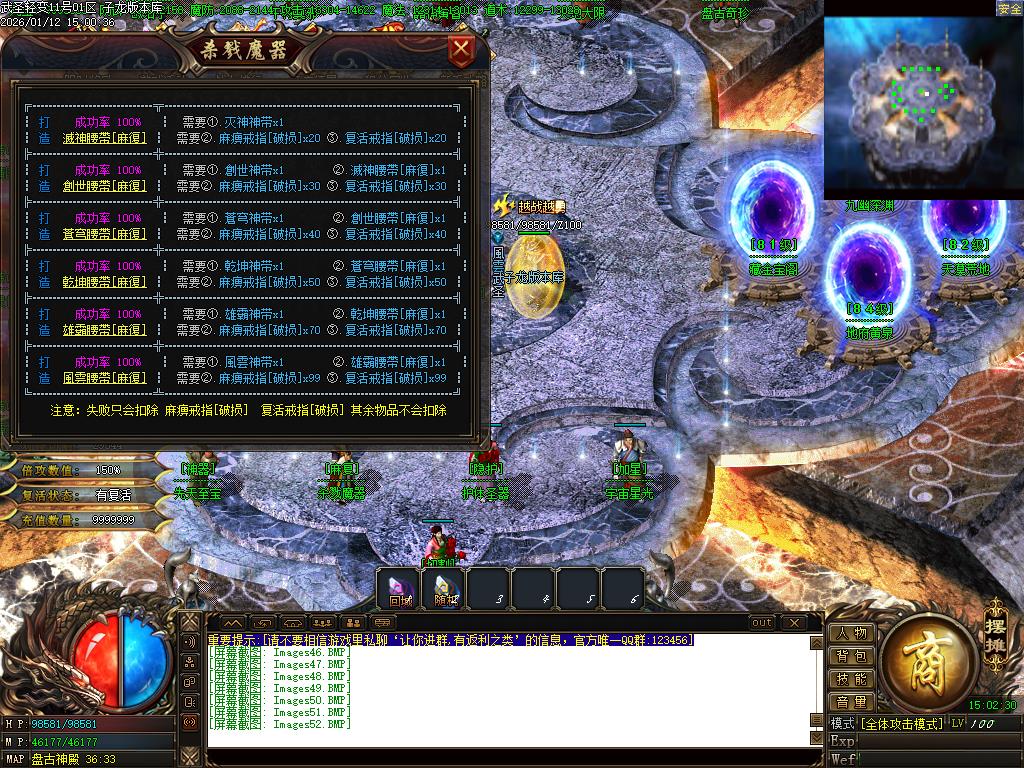Choose the 蒼穹腰带[麻復] forging link

[104, 234]
